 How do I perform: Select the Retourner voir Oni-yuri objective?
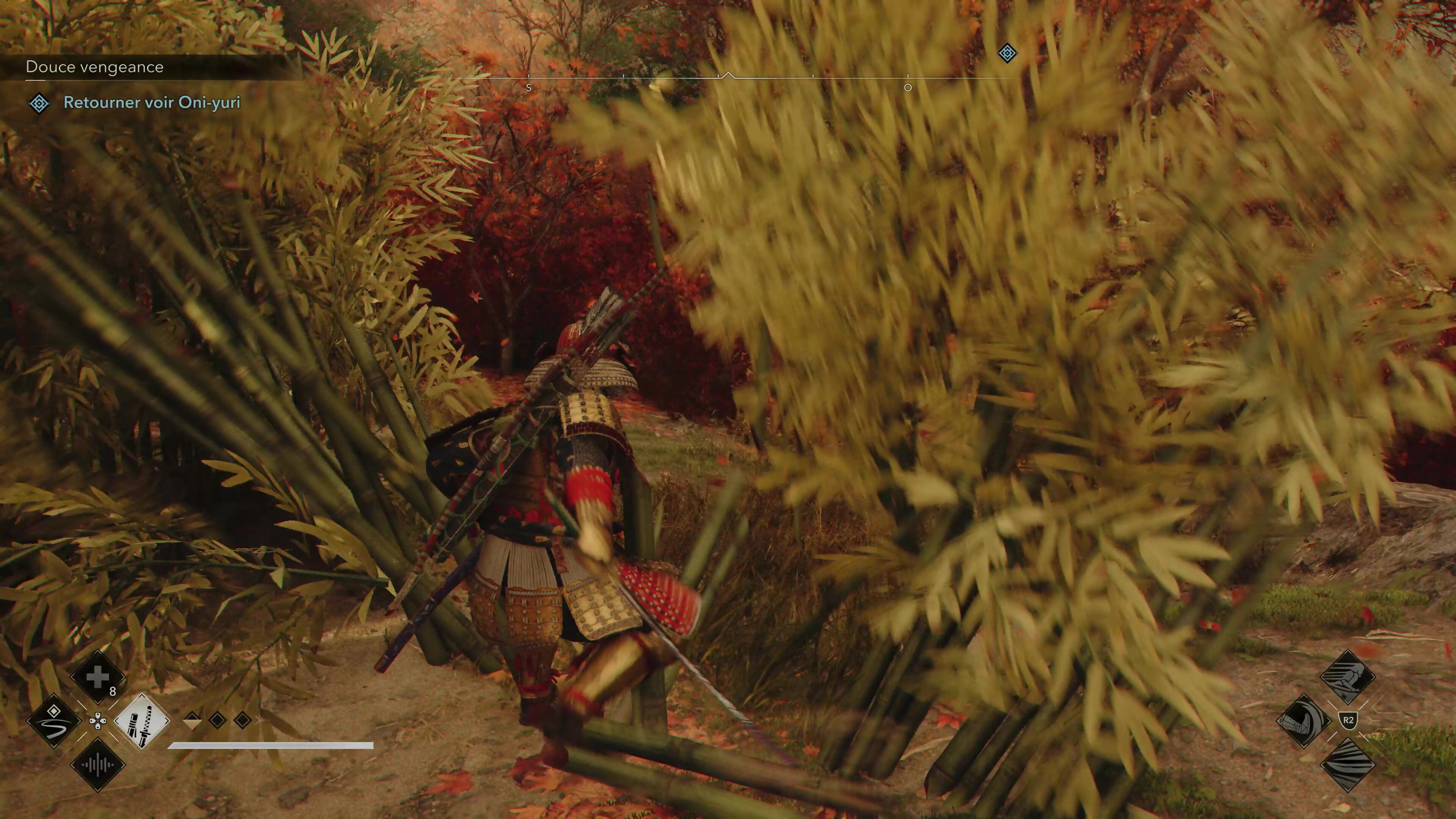click(152, 102)
